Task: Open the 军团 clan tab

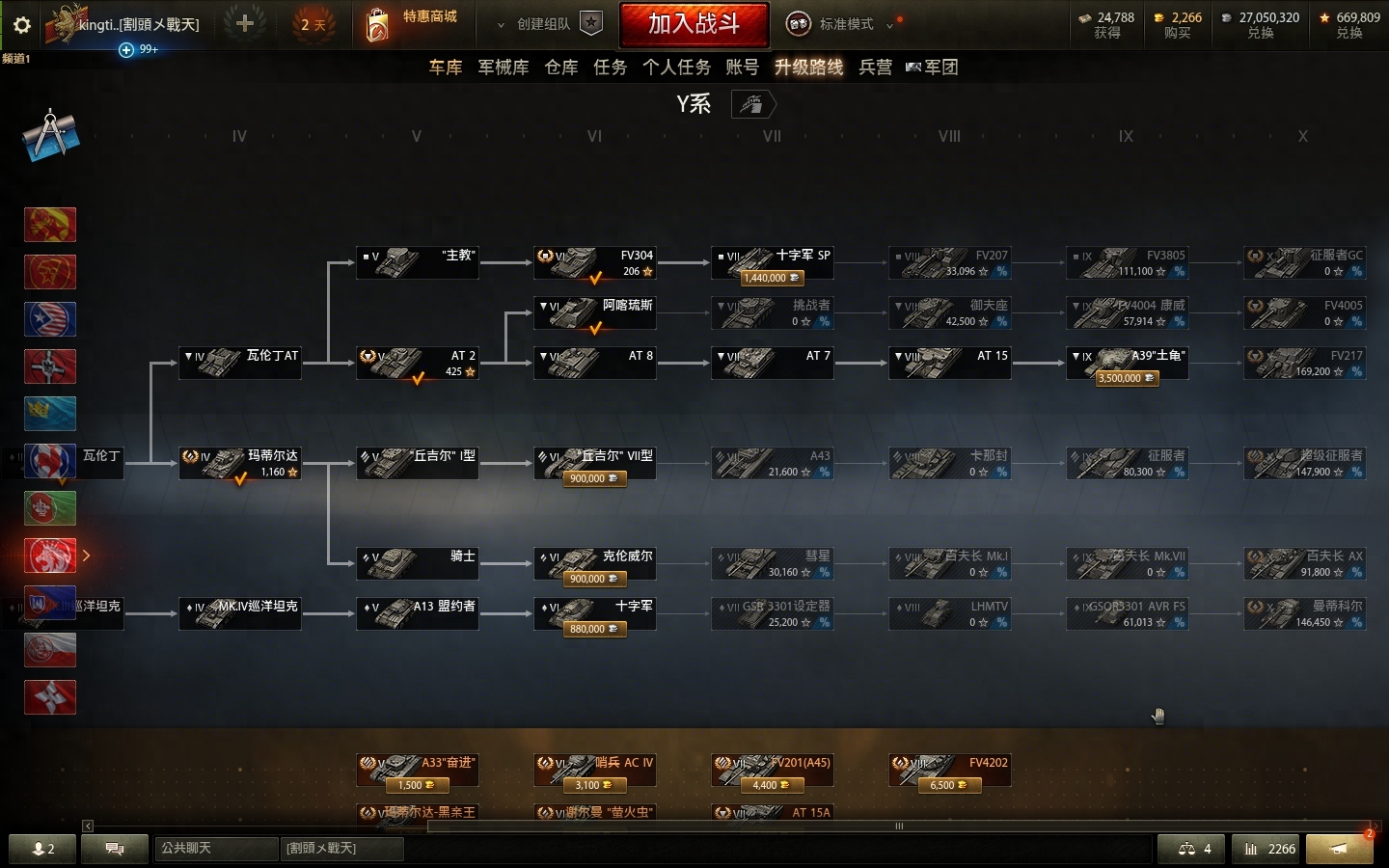Action: click(x=933, y=67)
